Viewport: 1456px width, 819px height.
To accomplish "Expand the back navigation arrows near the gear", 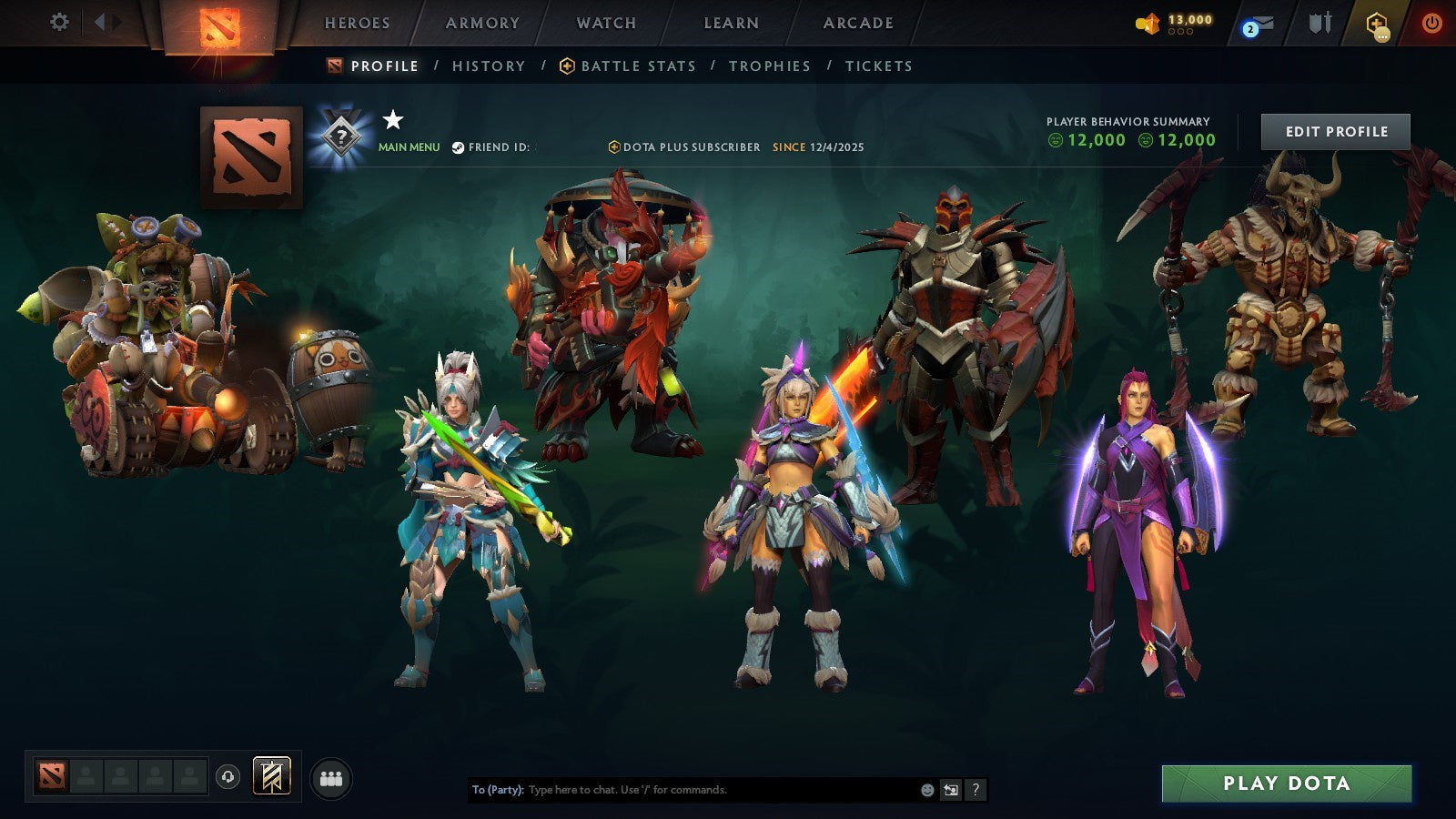I will click(107, 23).
